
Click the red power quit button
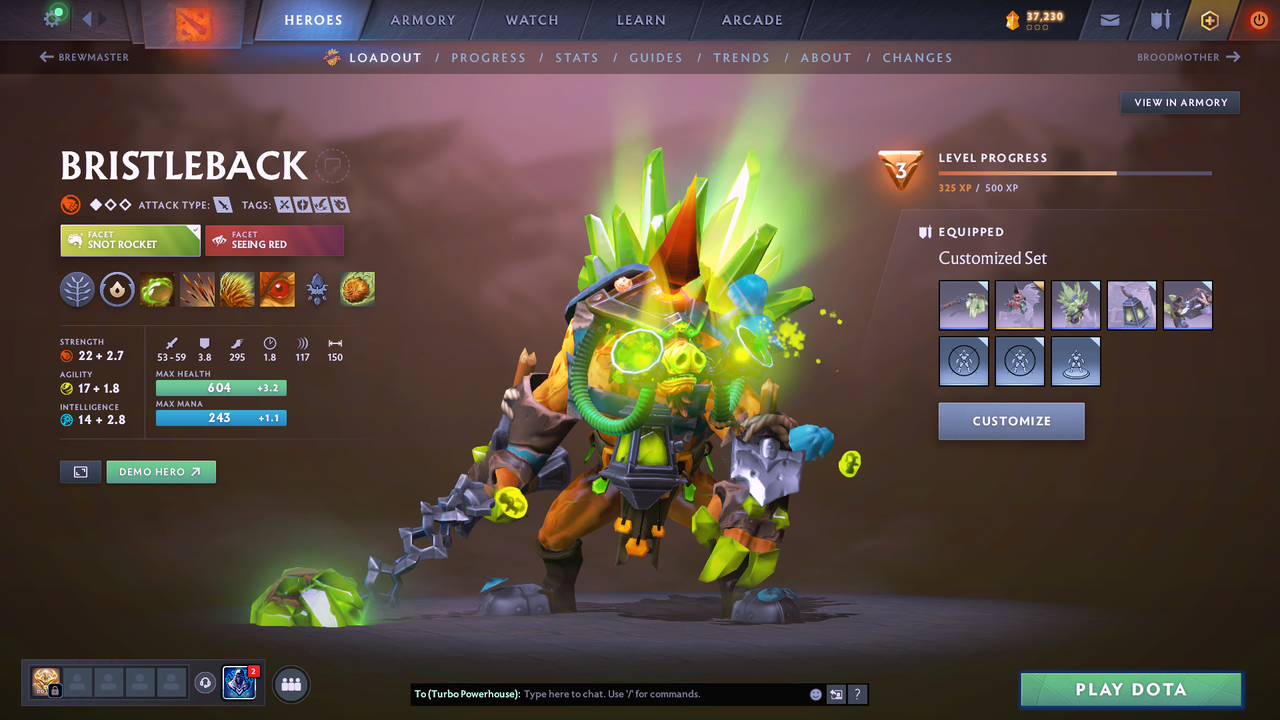click(x=1259, y=20)
